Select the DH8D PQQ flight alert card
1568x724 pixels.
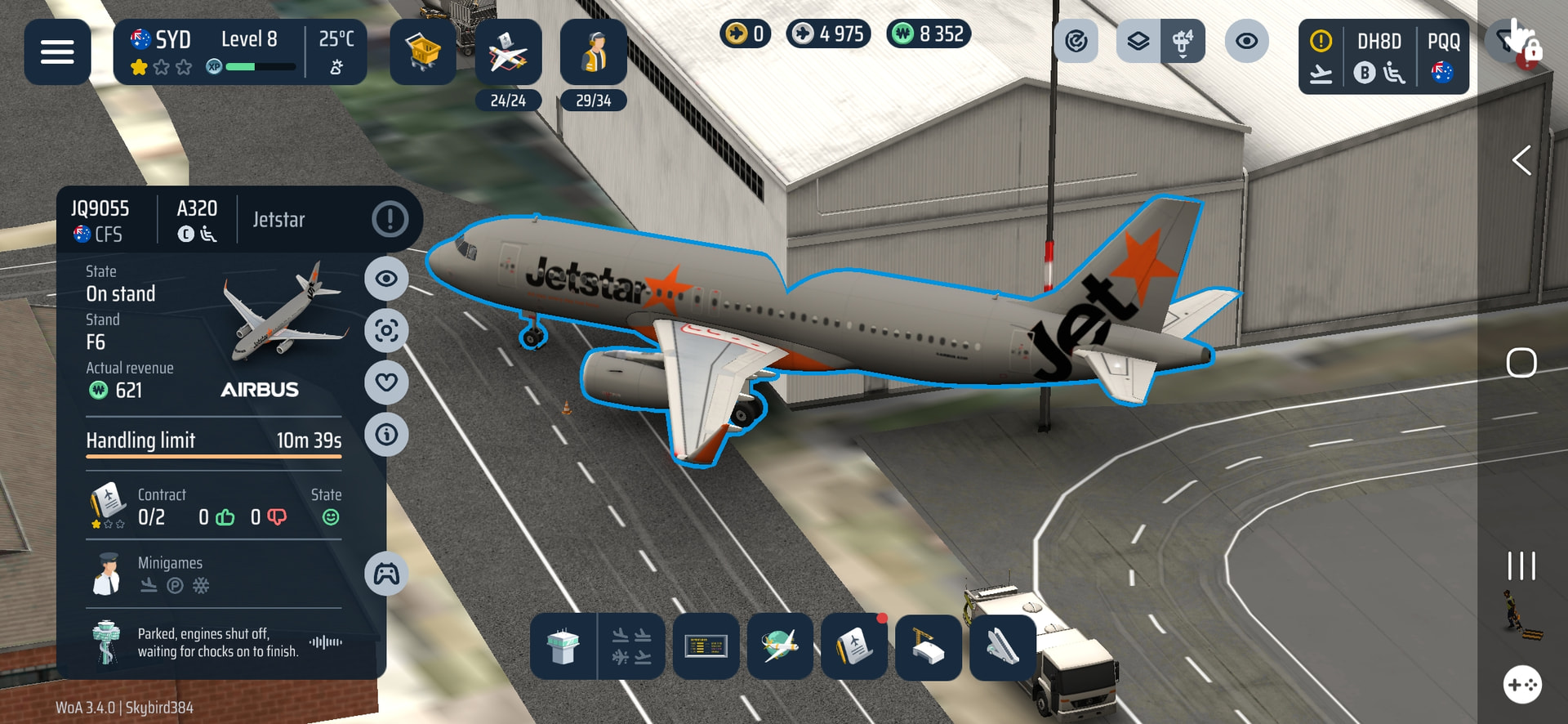pos(1383,57)
